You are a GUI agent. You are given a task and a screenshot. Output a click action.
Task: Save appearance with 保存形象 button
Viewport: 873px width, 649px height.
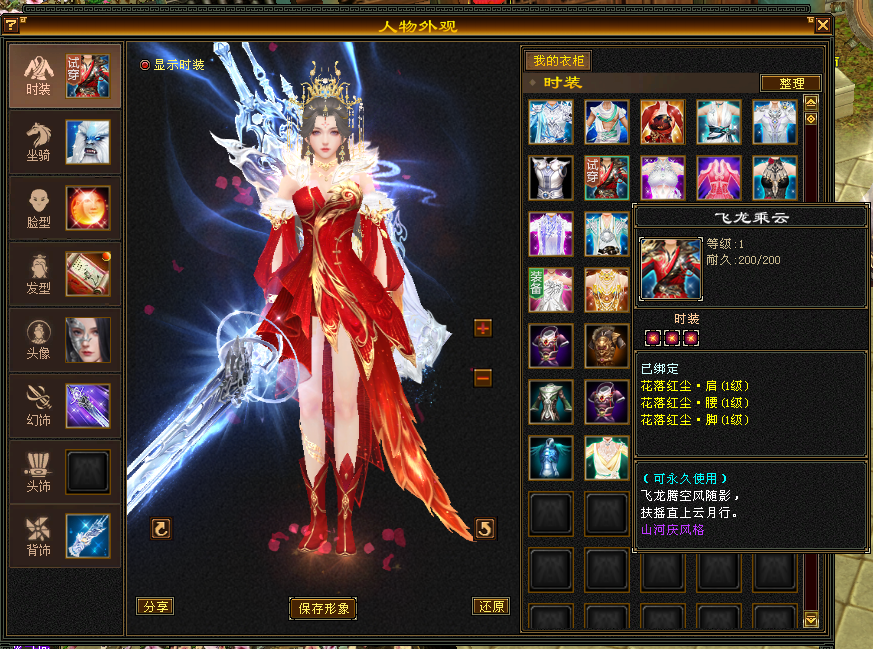coord(322,608)
